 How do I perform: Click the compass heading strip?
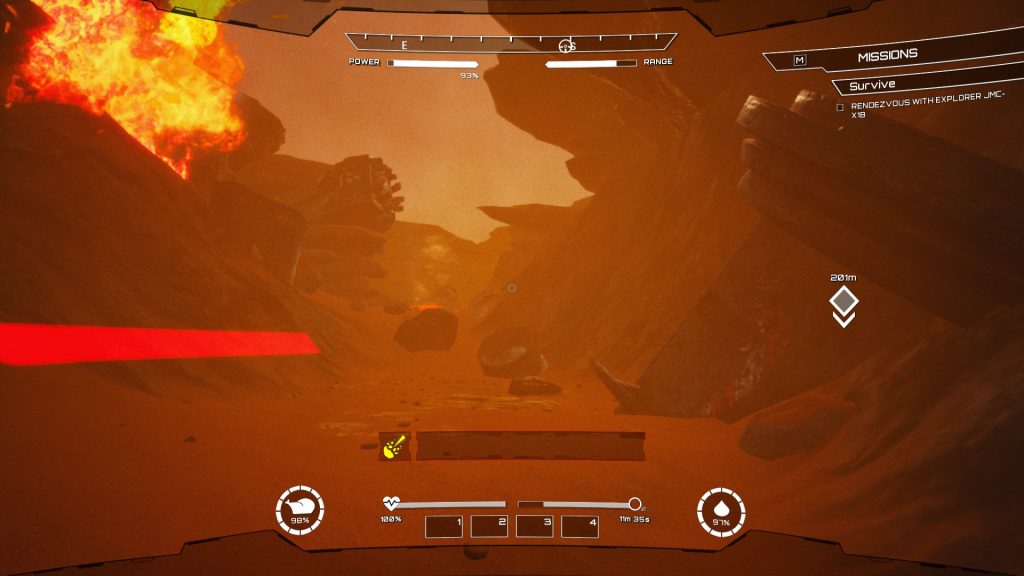coord(511,43)
